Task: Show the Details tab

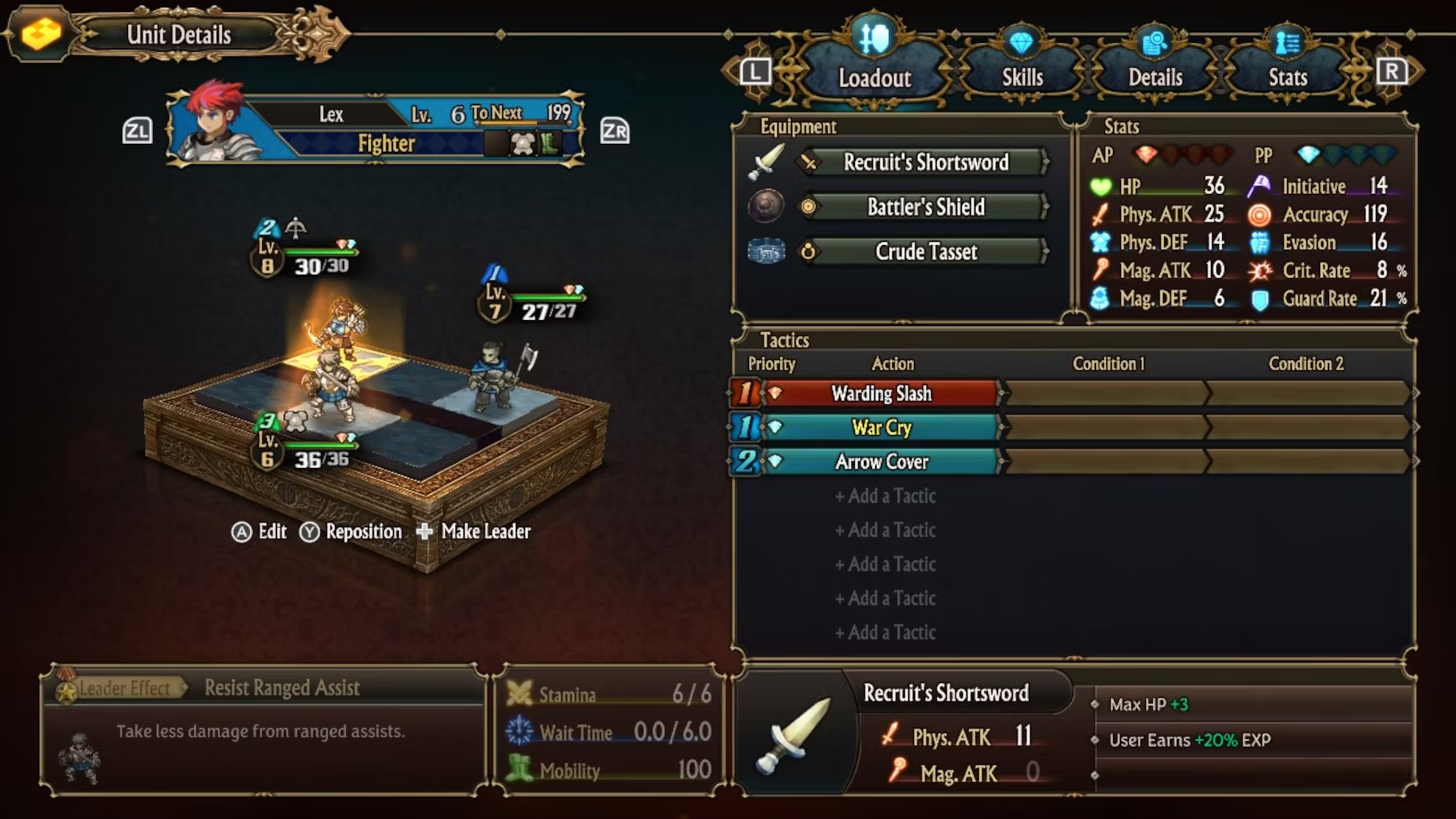Action: click(1155, 77)
